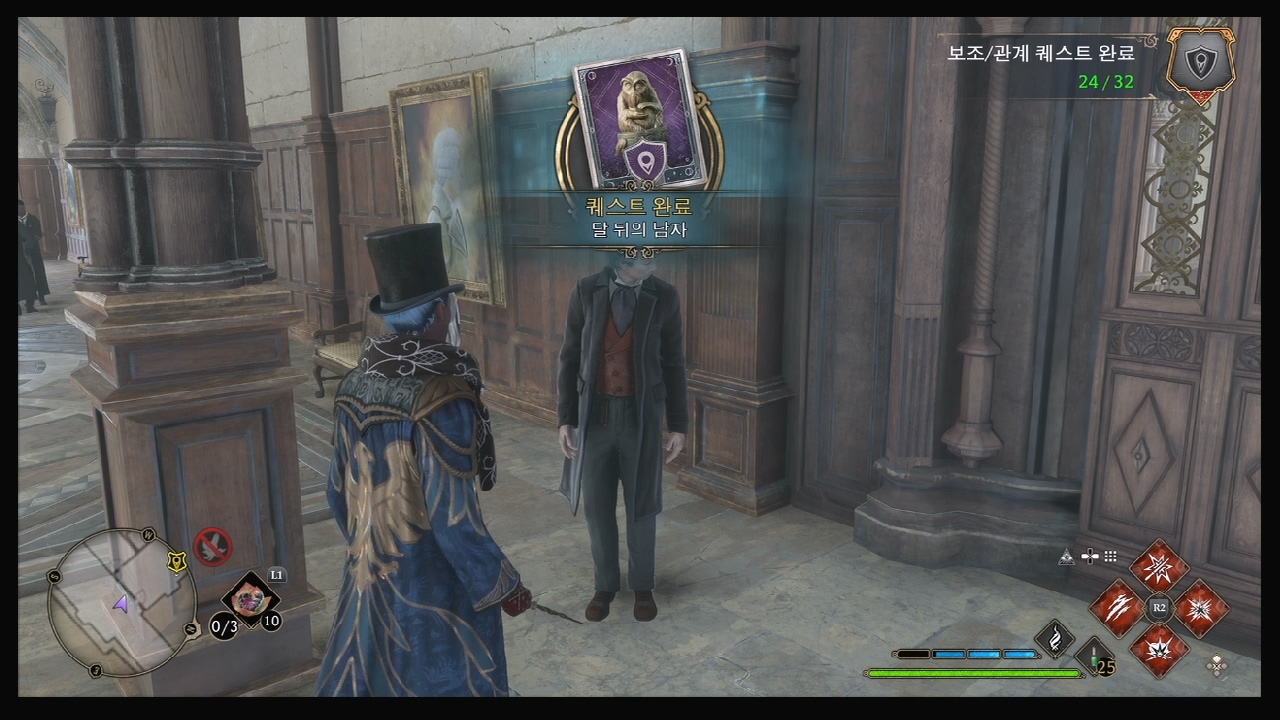This screenshot has height=720, width=1280.
Task: Click the Revelio eye triangle icon
Action: pos(1066,557)
